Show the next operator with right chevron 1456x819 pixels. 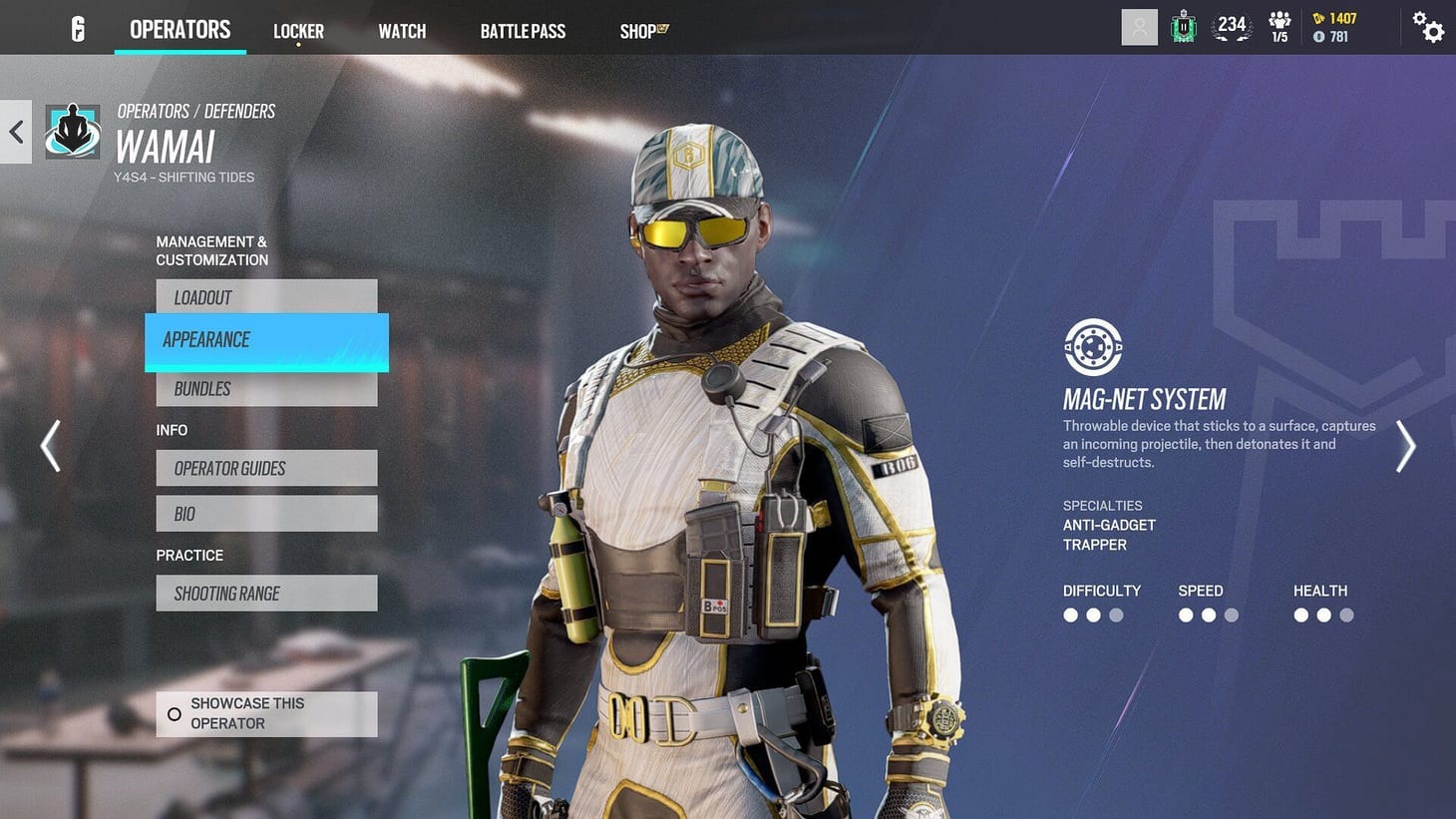(1405, 445)
